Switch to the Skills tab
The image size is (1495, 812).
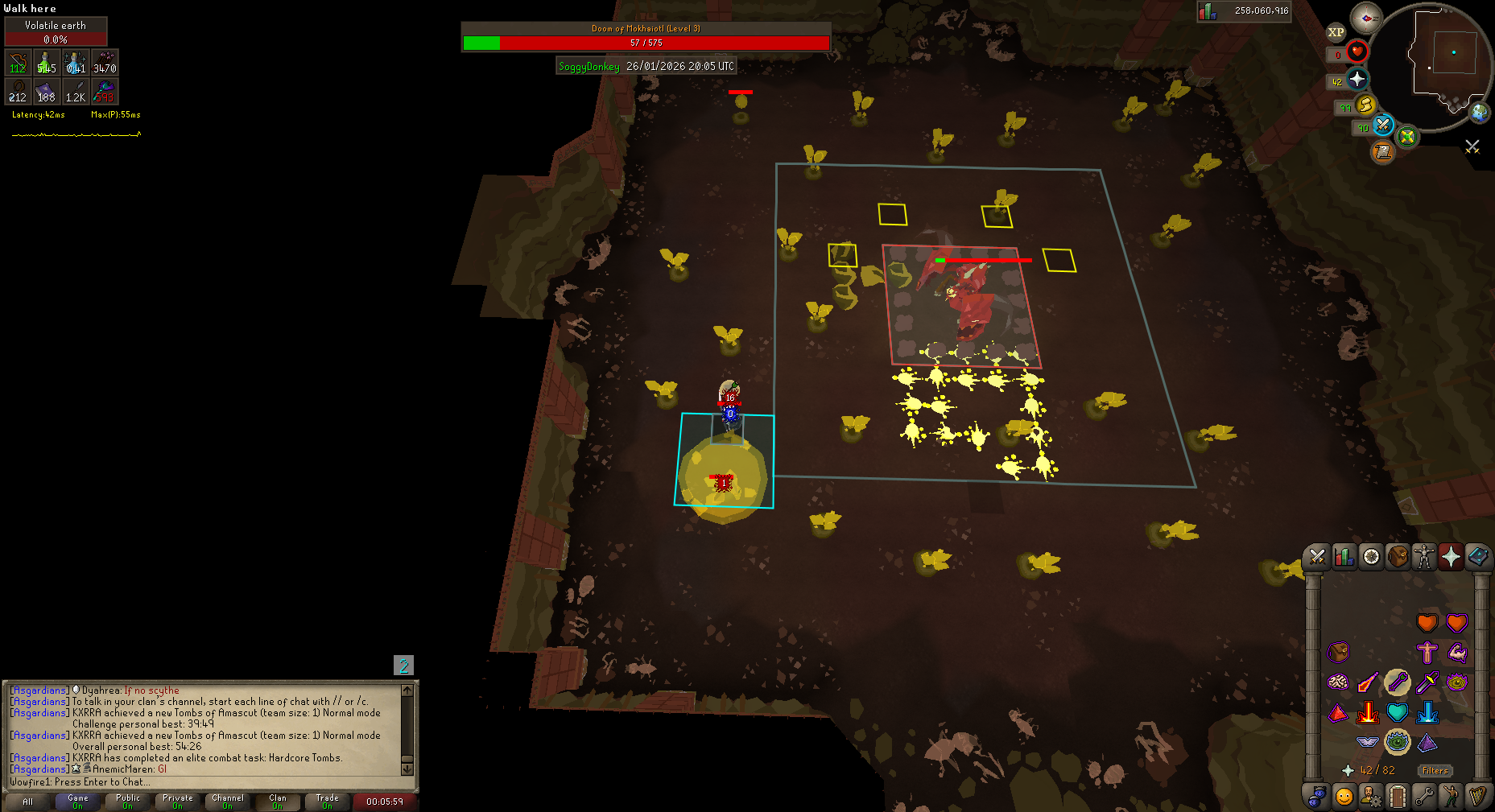1344,557
